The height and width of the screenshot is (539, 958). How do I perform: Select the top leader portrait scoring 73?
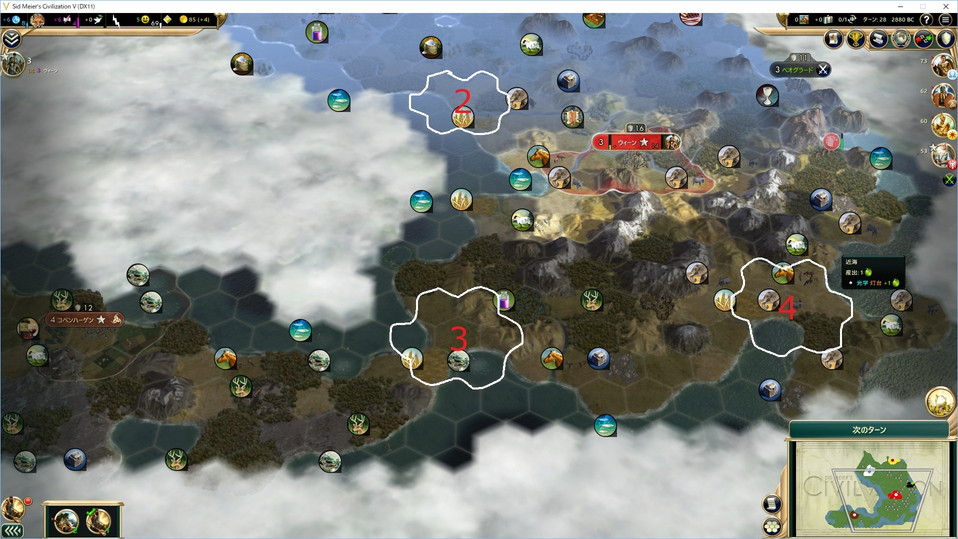click(x=943, y=66)
